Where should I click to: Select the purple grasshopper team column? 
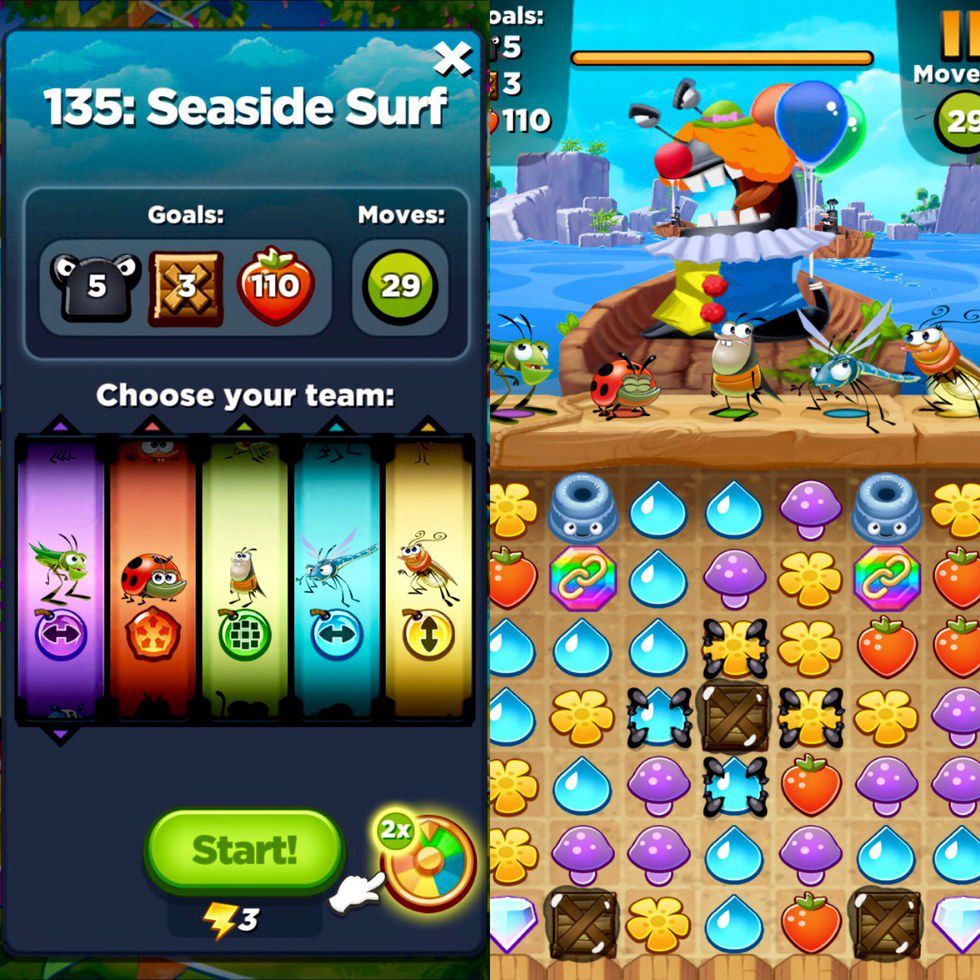pyautogui.click(x=60, y=580)
